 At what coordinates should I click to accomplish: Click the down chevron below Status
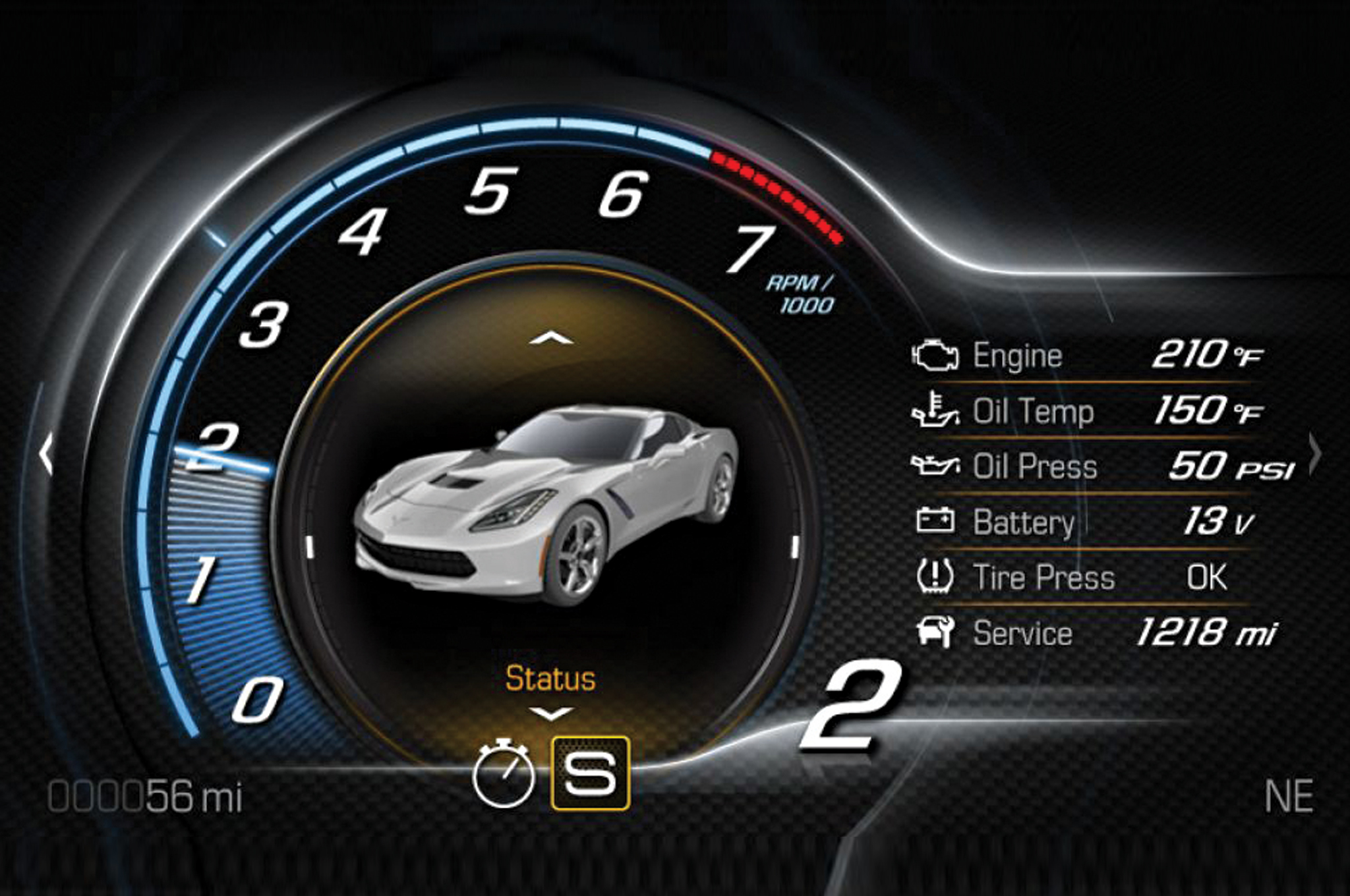tap(551, 714)
